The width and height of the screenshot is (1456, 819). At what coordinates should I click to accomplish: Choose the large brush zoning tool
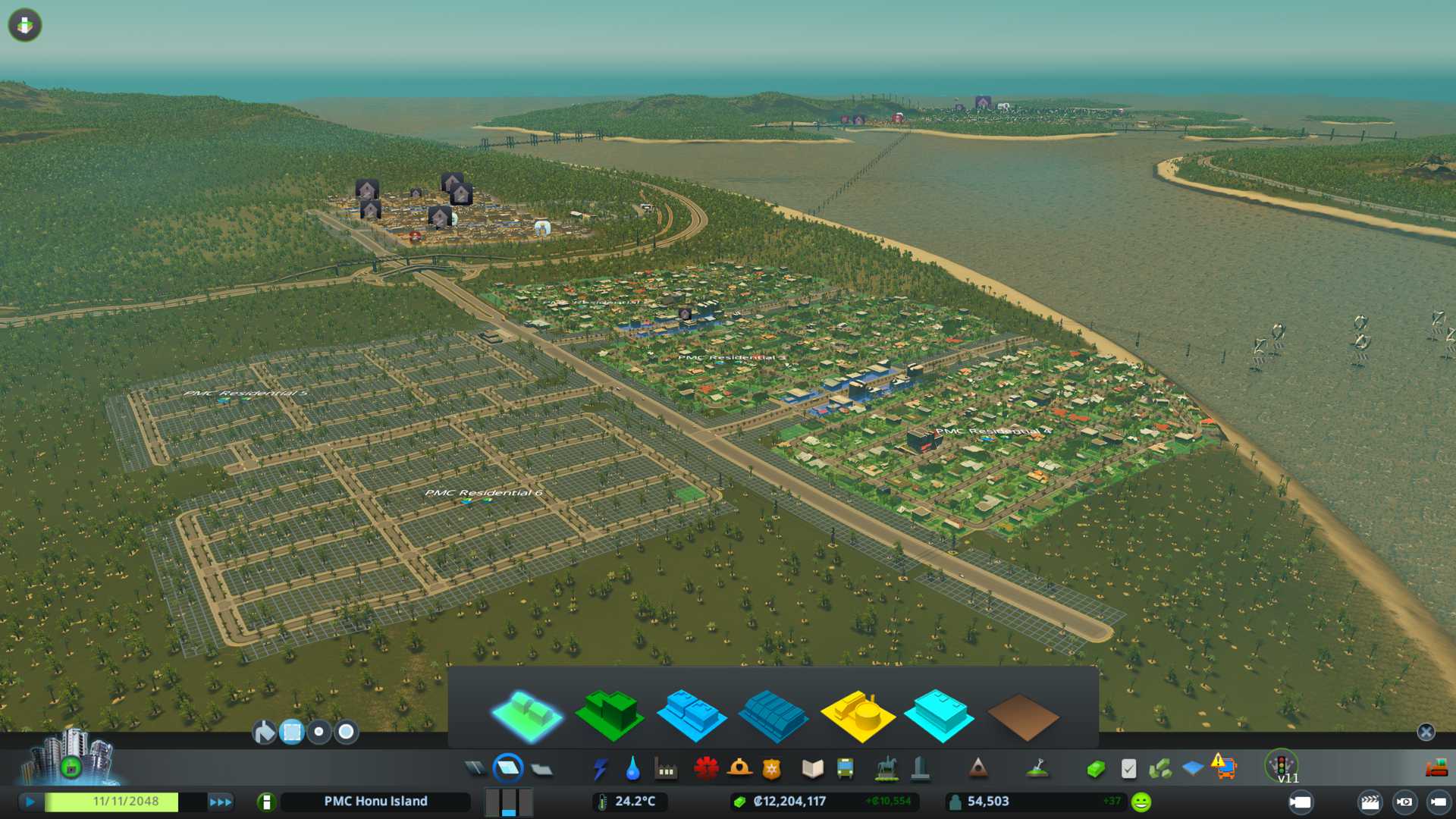pos(347,732)
